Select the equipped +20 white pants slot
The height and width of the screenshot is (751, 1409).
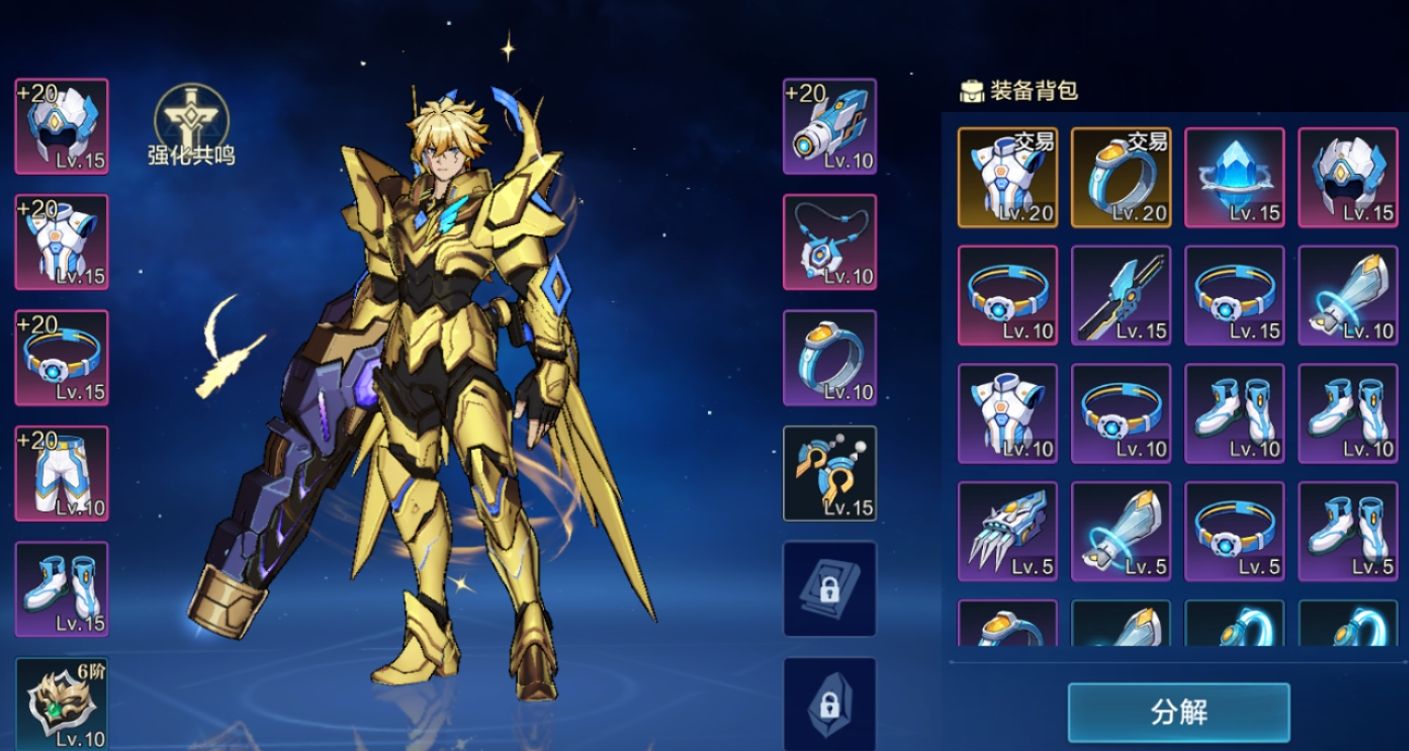62,474
